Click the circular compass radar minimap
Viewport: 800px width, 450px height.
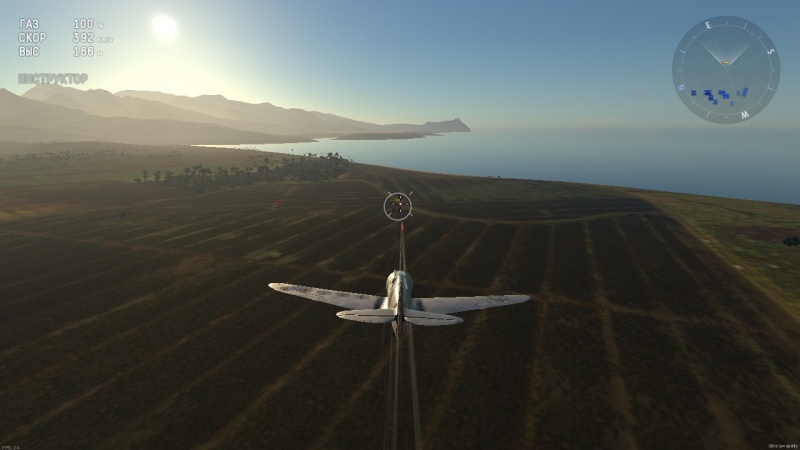[726, 69]
